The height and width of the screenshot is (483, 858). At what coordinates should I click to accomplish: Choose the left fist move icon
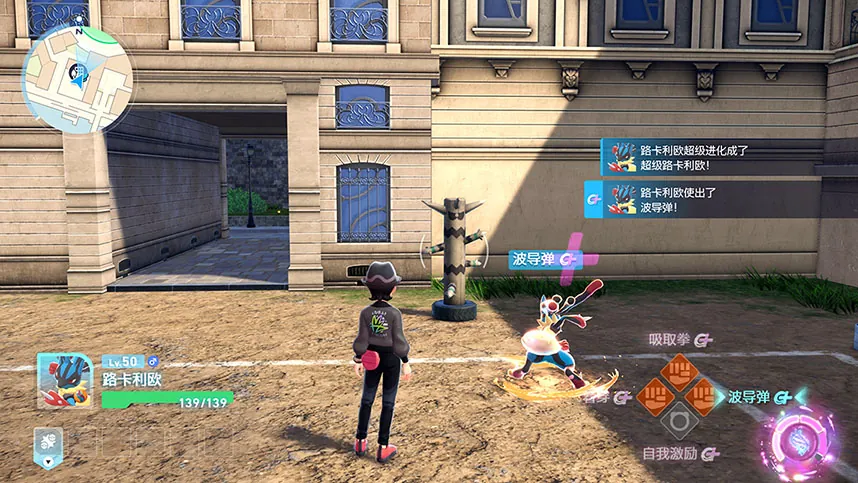click(x=654, y=397)
